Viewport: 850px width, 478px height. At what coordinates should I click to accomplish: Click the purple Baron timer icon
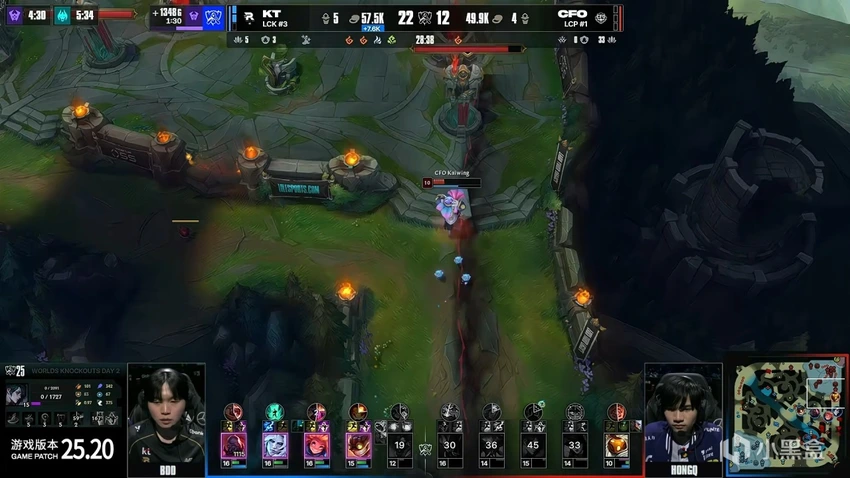click(15, 15)
